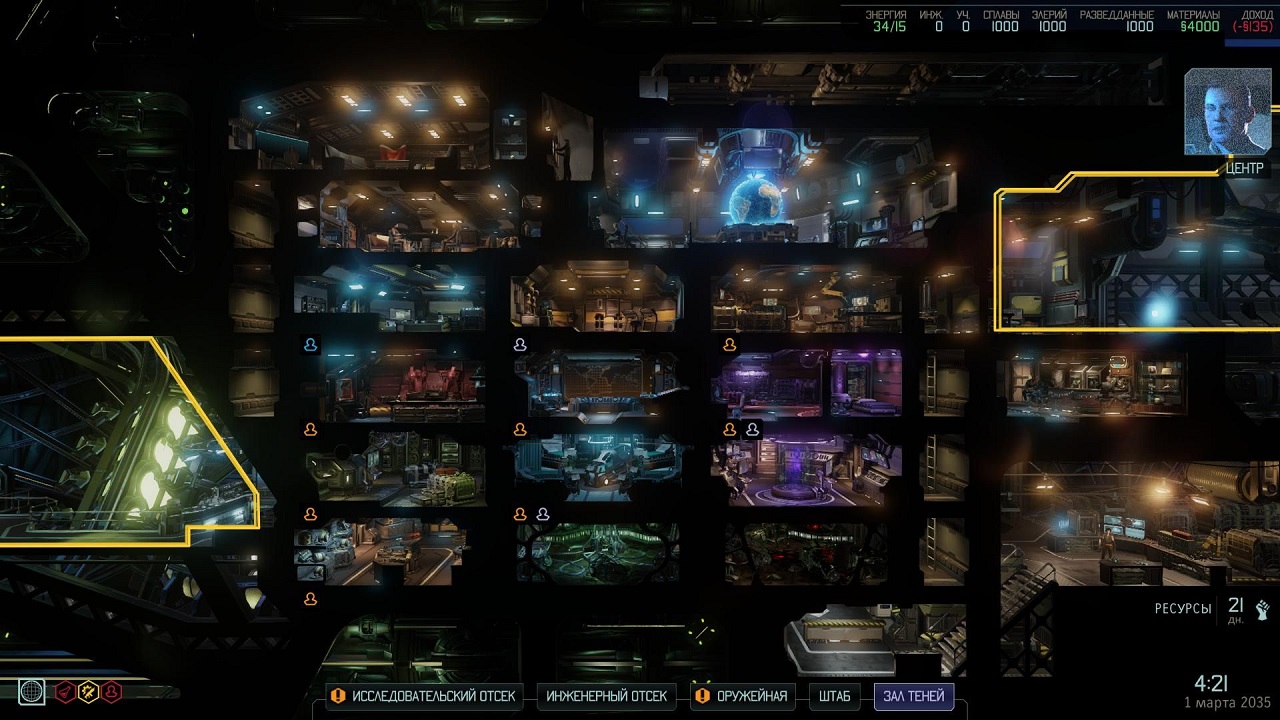Go to the Инженерный отсек
This screenshot has width=1280, height=720.
607,696
